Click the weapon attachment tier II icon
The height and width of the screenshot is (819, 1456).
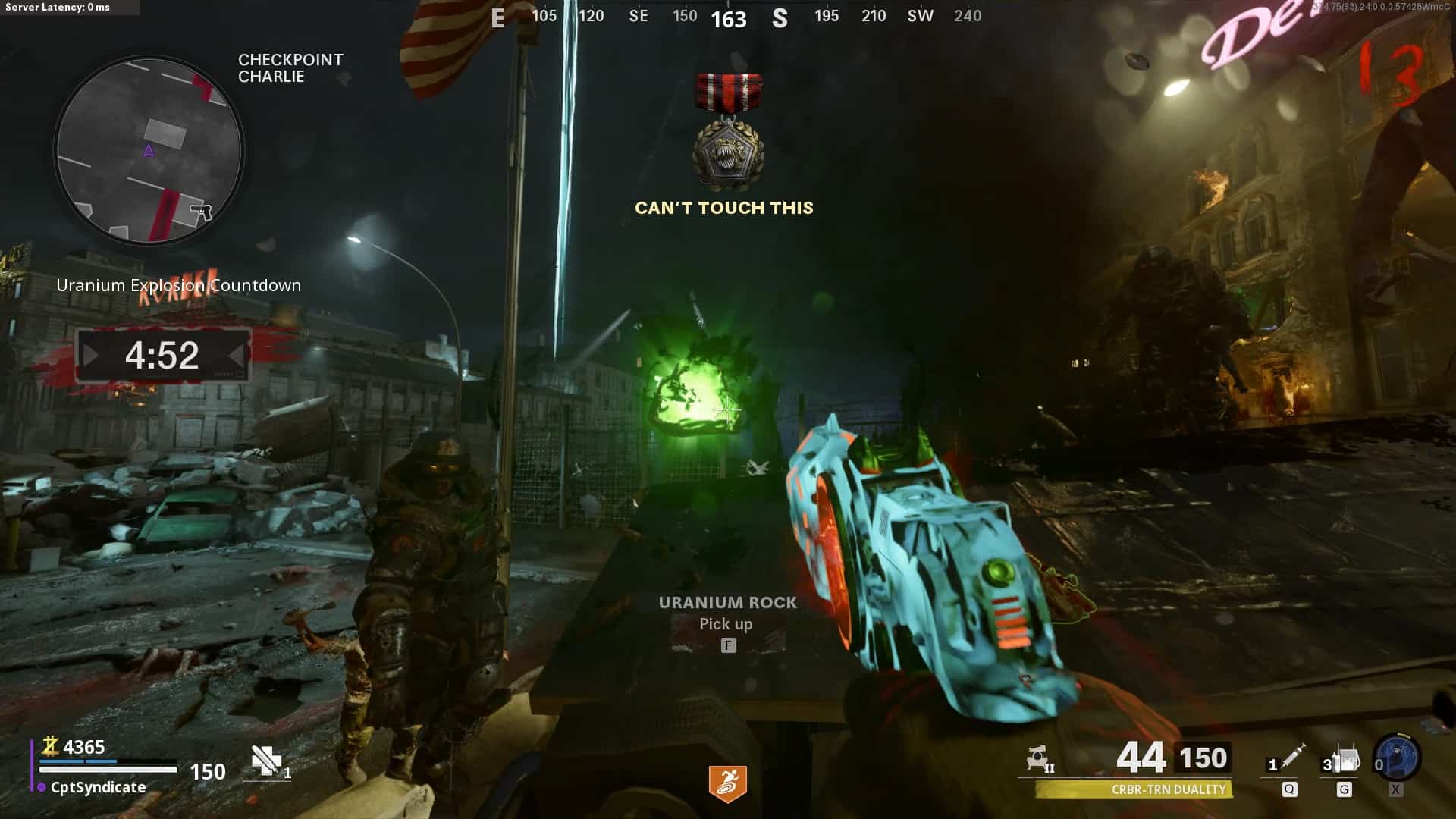tap(1038, 758)
